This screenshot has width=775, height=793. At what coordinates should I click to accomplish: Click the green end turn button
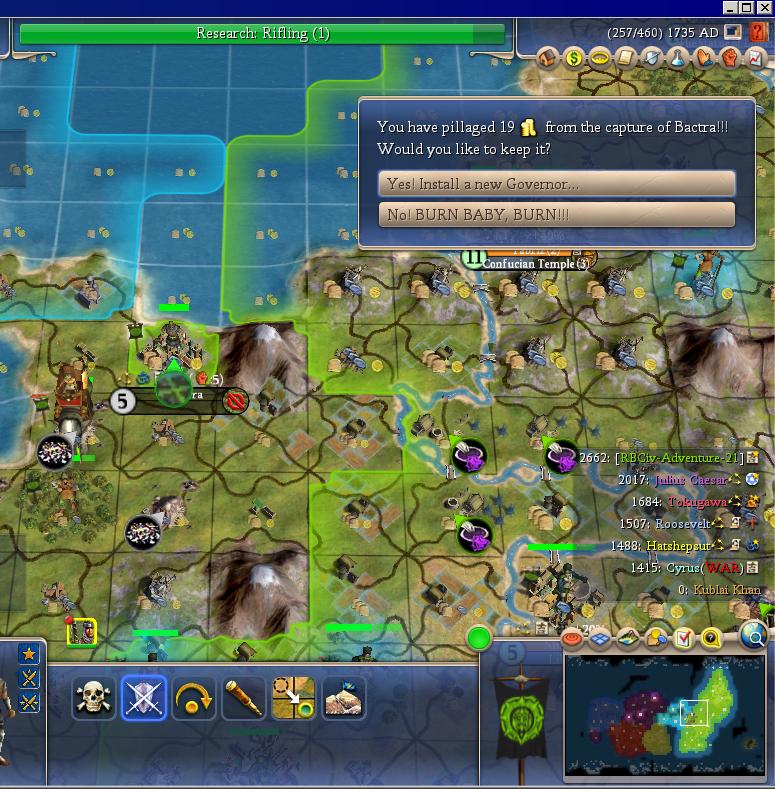pyautogui.click(x=480, y=637)
